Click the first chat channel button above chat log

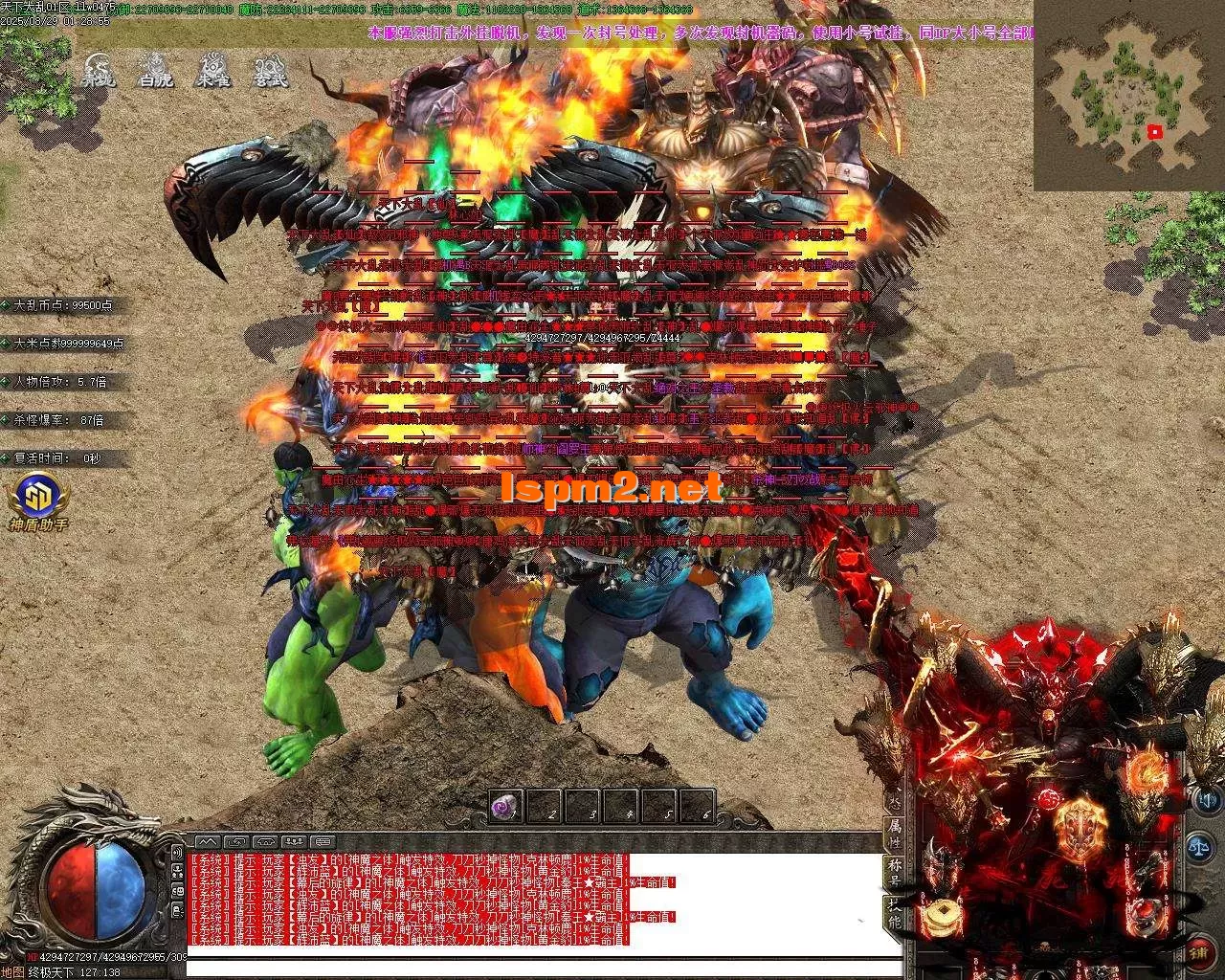click(x=208, y=842)
